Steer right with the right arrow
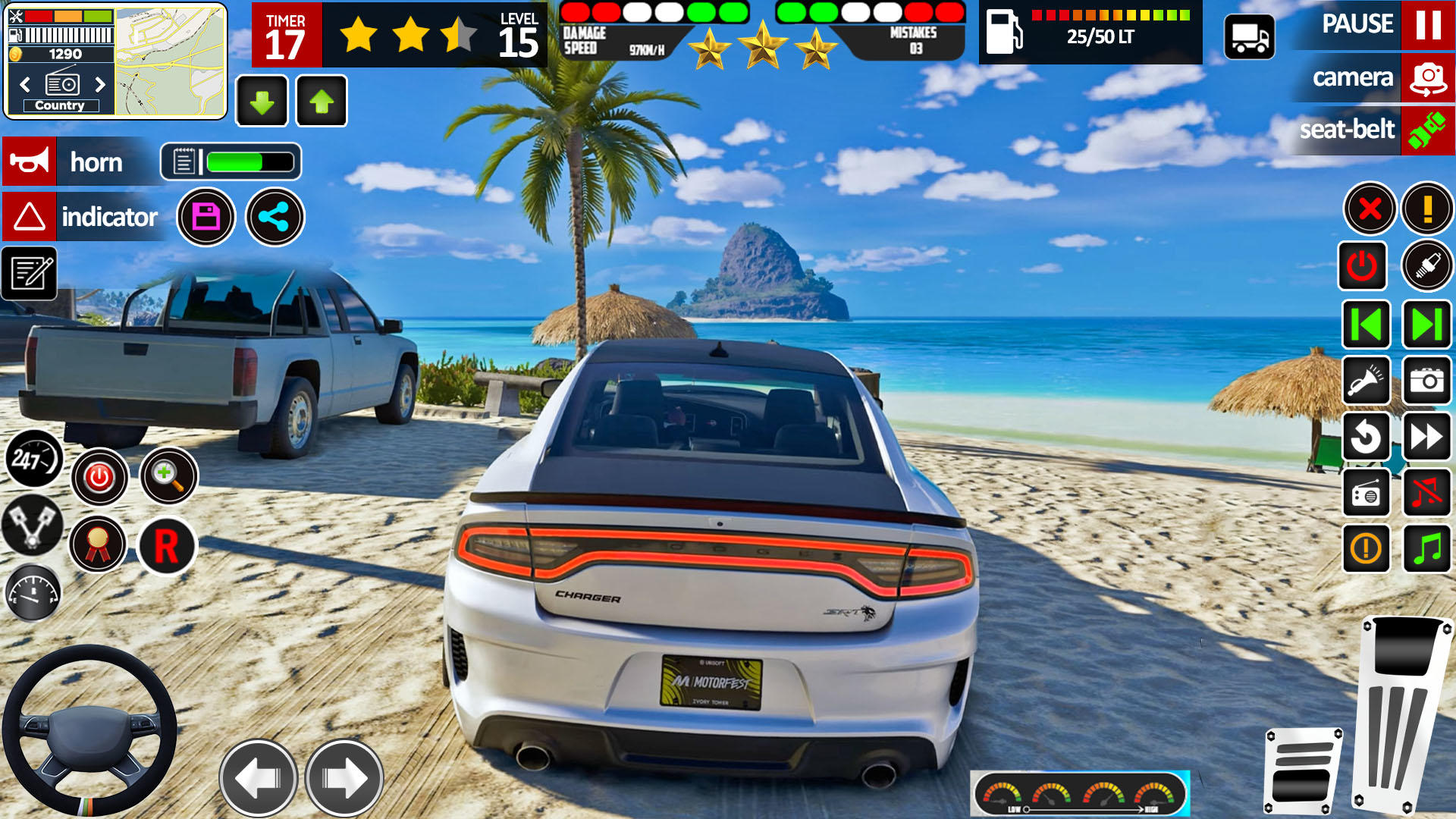This screenshot has height=819, width=1456. click(344, 778)
